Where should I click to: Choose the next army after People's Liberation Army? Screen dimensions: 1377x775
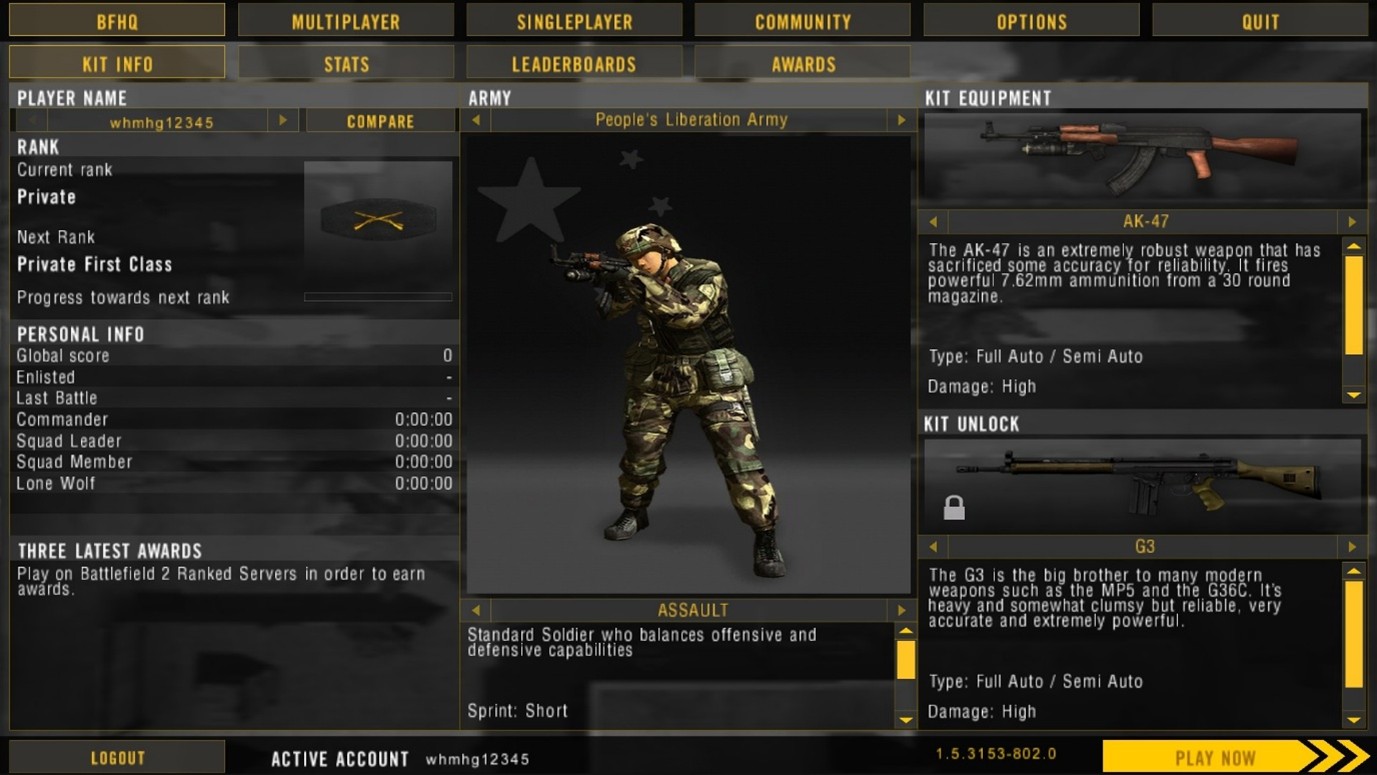coord(901,120)
